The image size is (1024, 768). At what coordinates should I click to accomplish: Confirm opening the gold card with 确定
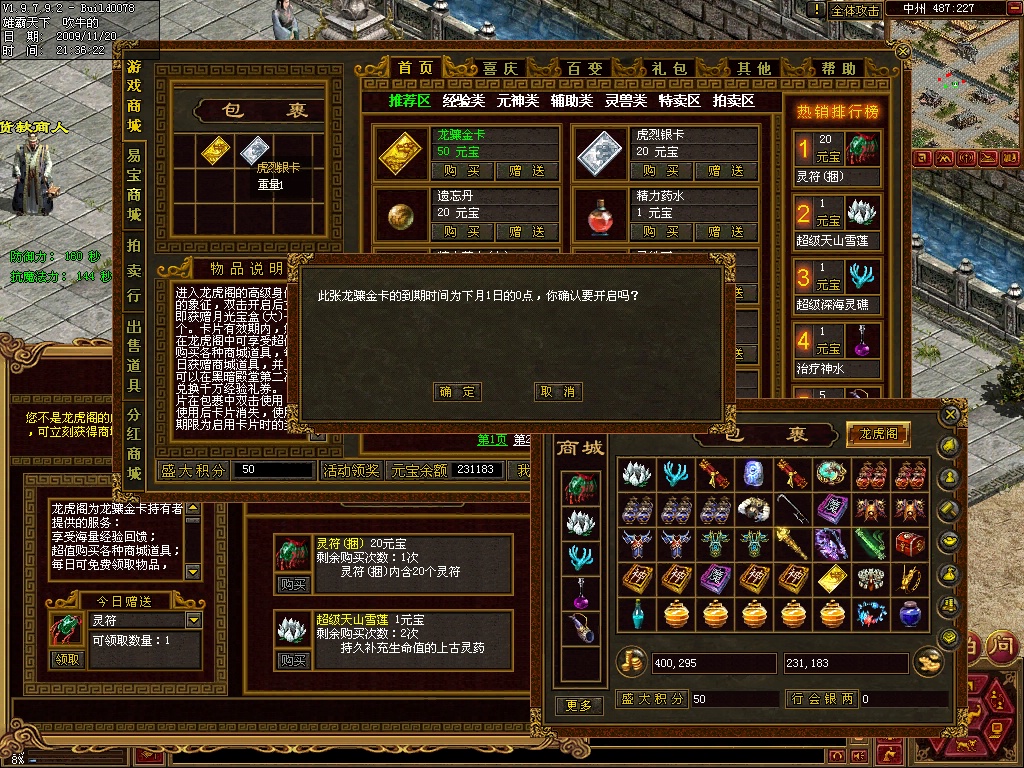click(459, 392)
